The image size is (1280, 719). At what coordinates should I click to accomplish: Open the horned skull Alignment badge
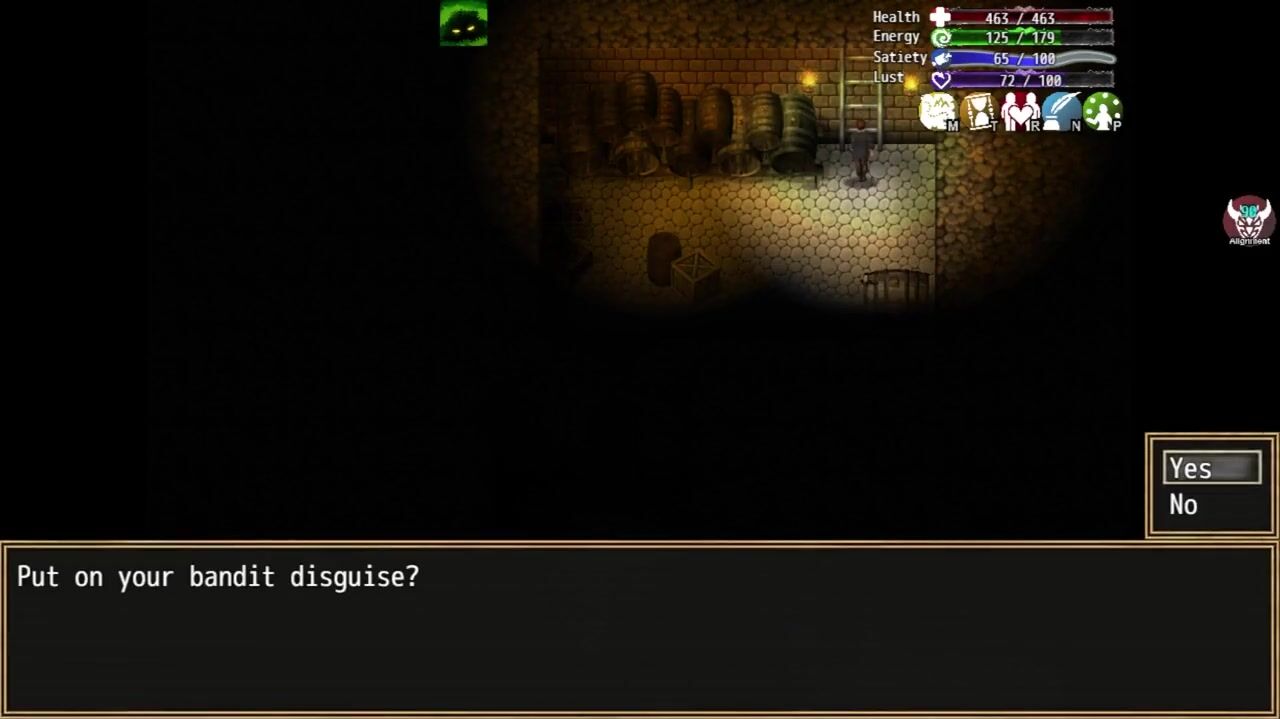1248,220
